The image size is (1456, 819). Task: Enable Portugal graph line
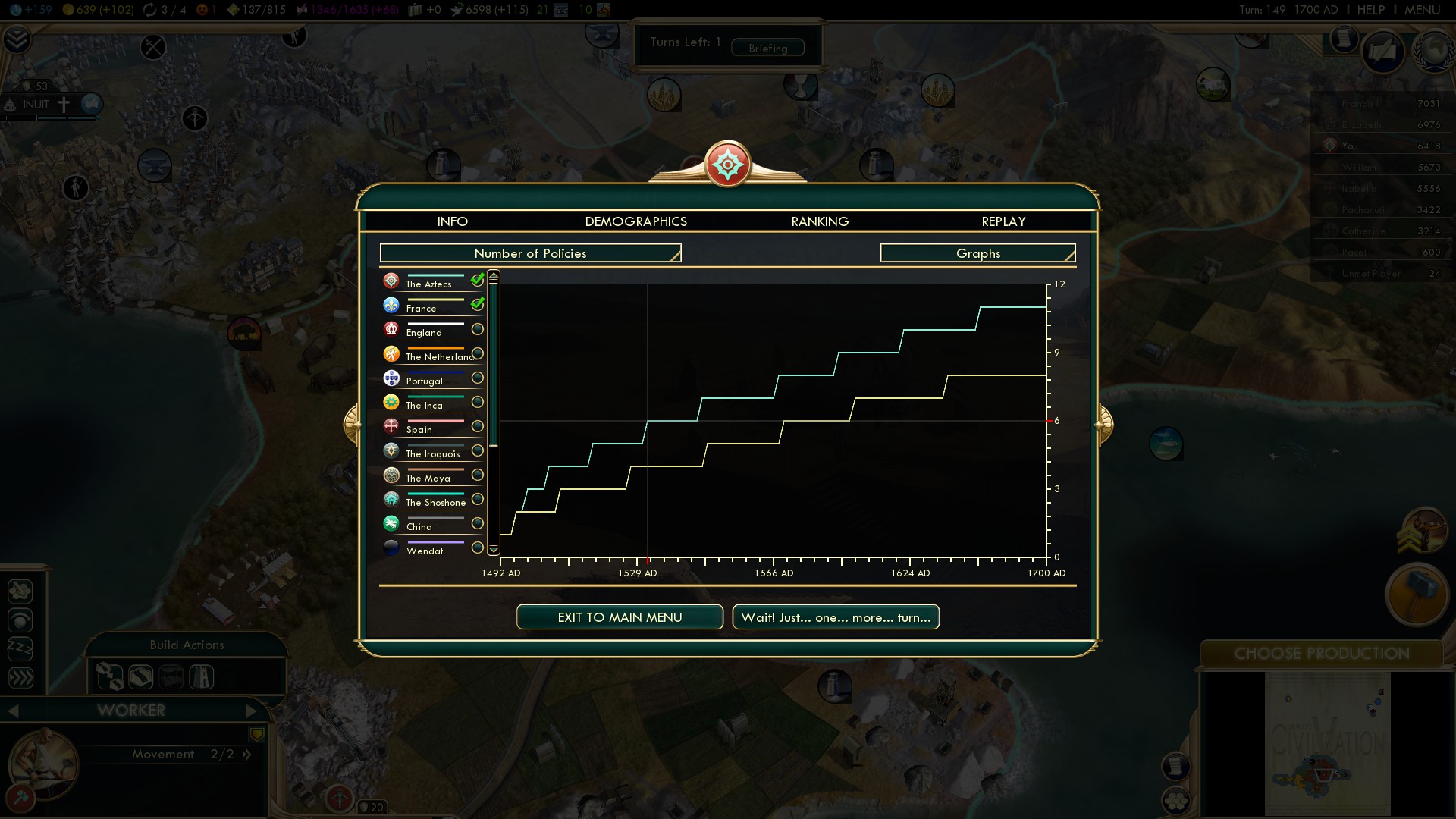(478, 378)
